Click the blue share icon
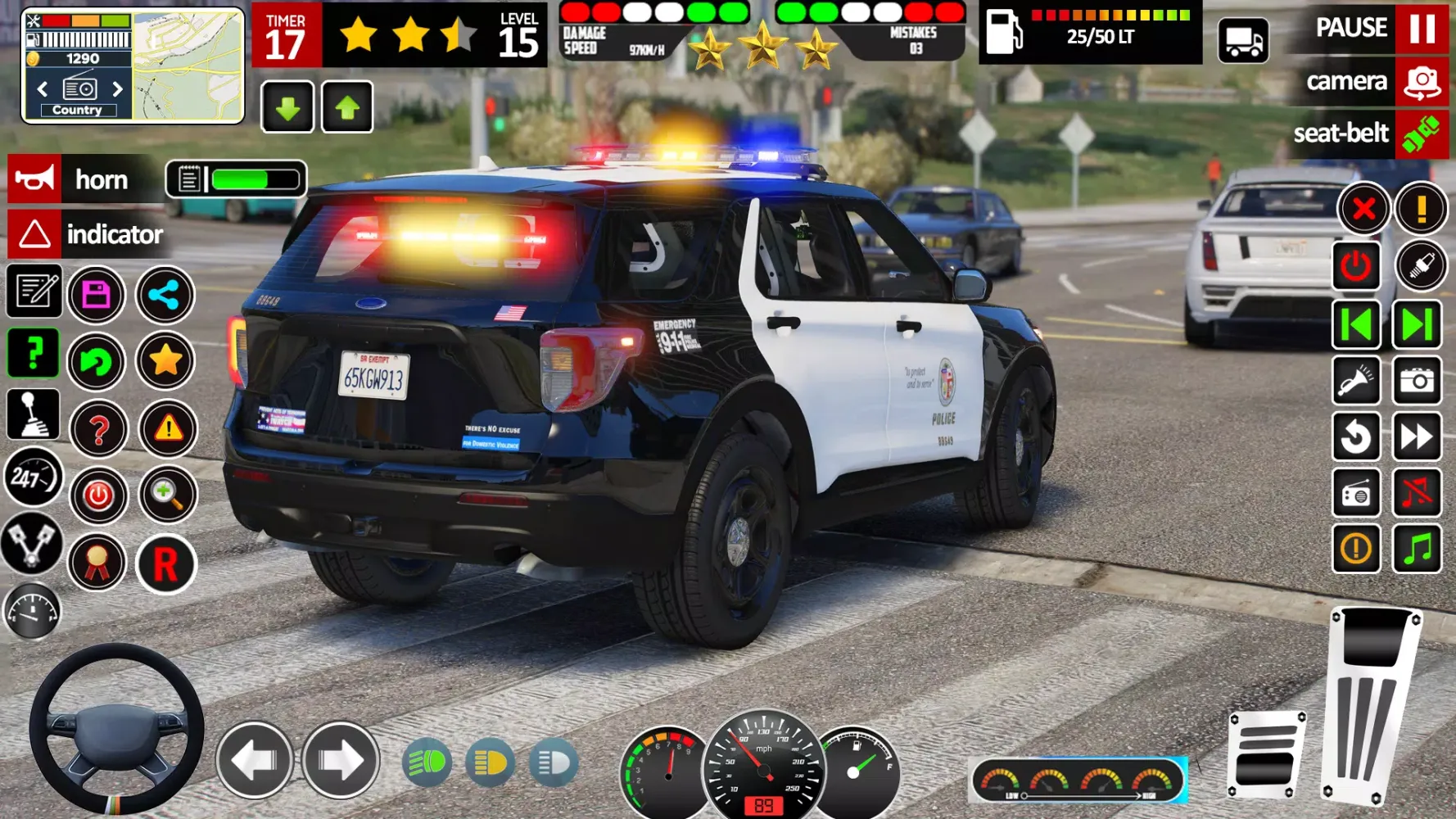This screenshot has width=1456, height=819. [x=166, y=296]
